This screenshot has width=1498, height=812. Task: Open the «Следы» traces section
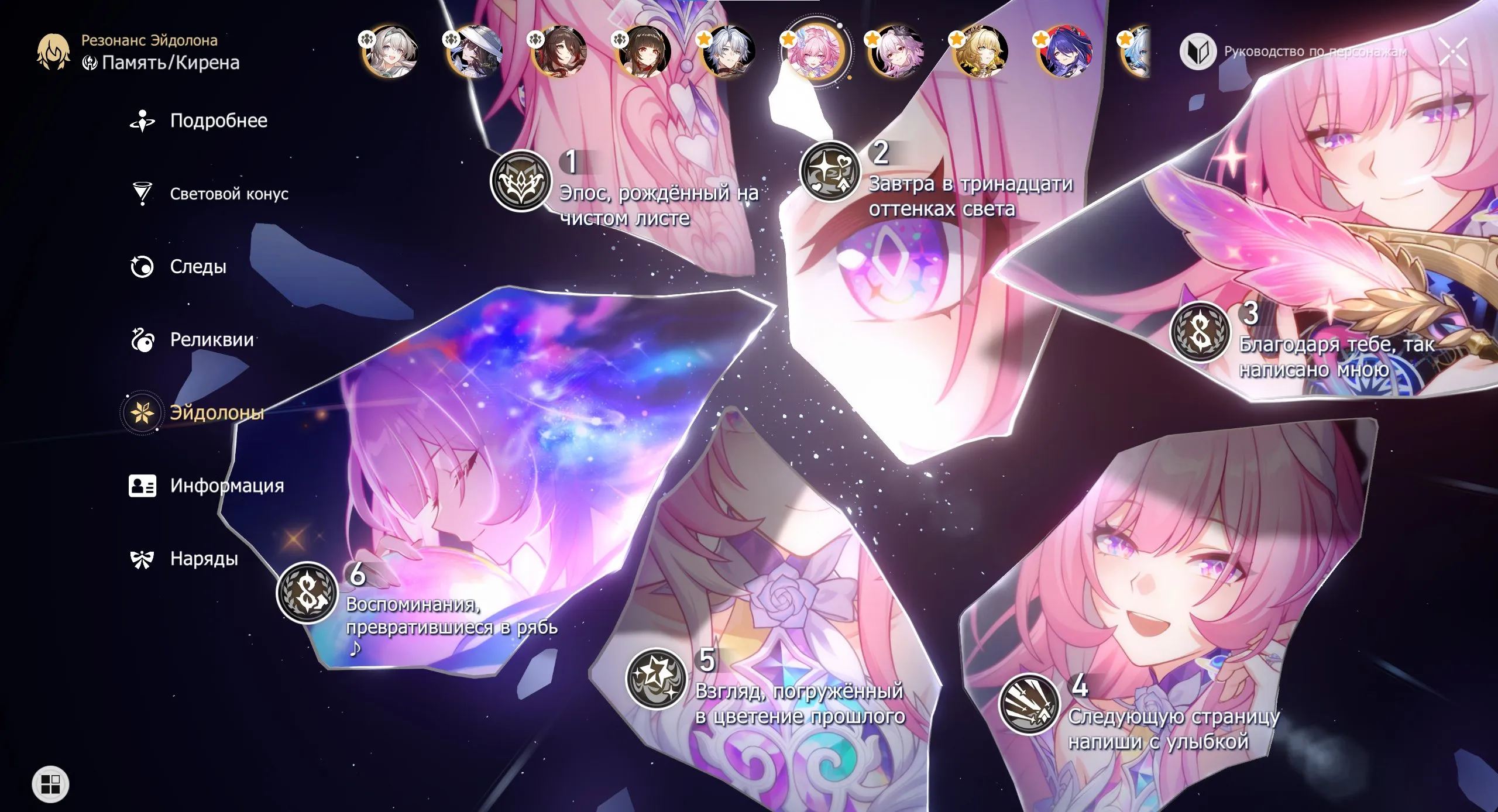pos(197,267)
